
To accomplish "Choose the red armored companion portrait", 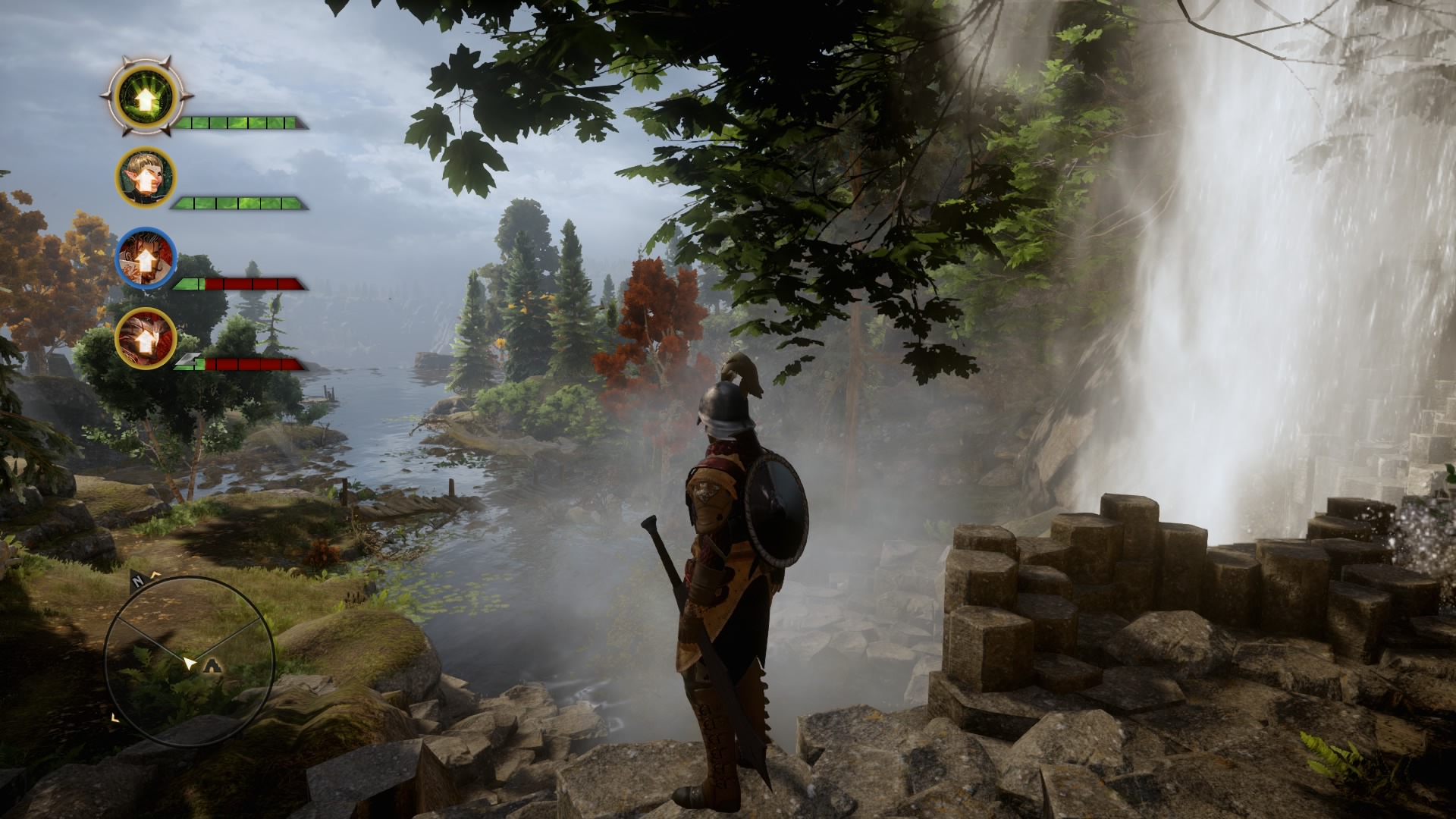I will [146, 338].
